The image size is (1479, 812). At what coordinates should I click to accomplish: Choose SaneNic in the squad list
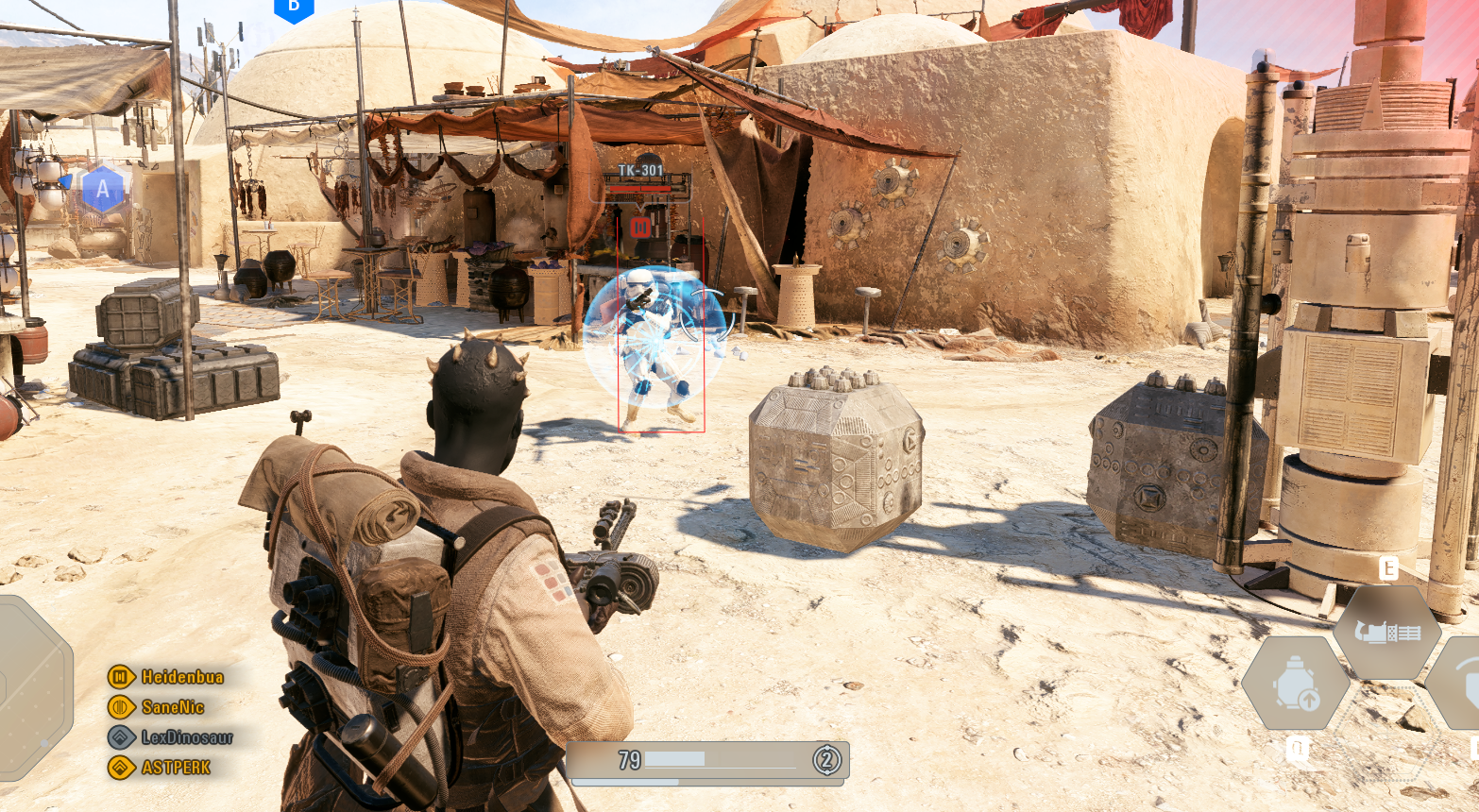[172, 707]
